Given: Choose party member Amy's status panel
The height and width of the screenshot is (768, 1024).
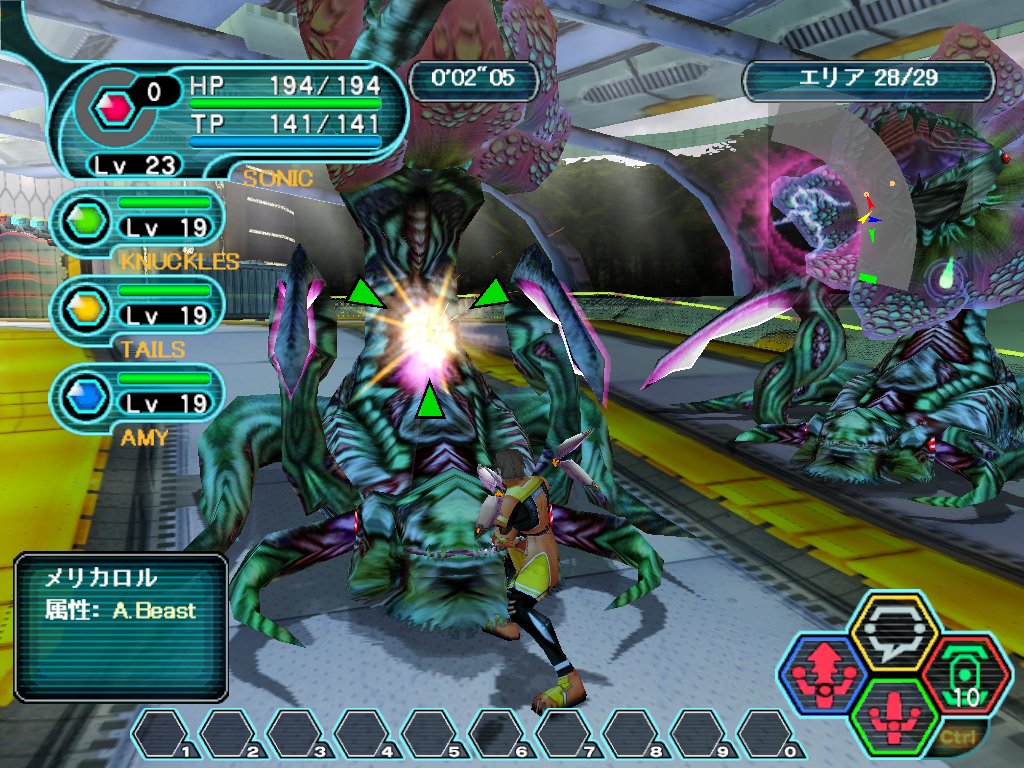Looking at the screenshot, I should [x=137, y=393].
